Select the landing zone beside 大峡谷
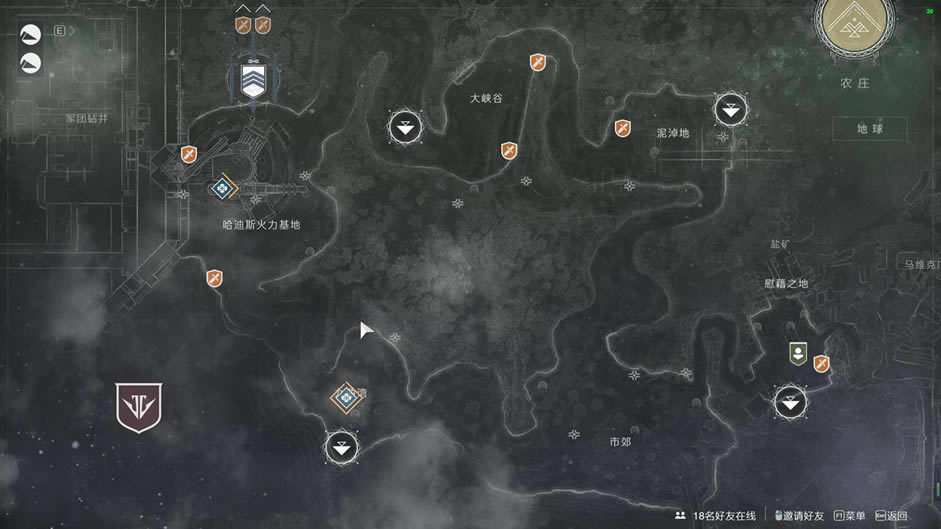The height and width of the screenshot is (529, 941). [x=405, y=127]
